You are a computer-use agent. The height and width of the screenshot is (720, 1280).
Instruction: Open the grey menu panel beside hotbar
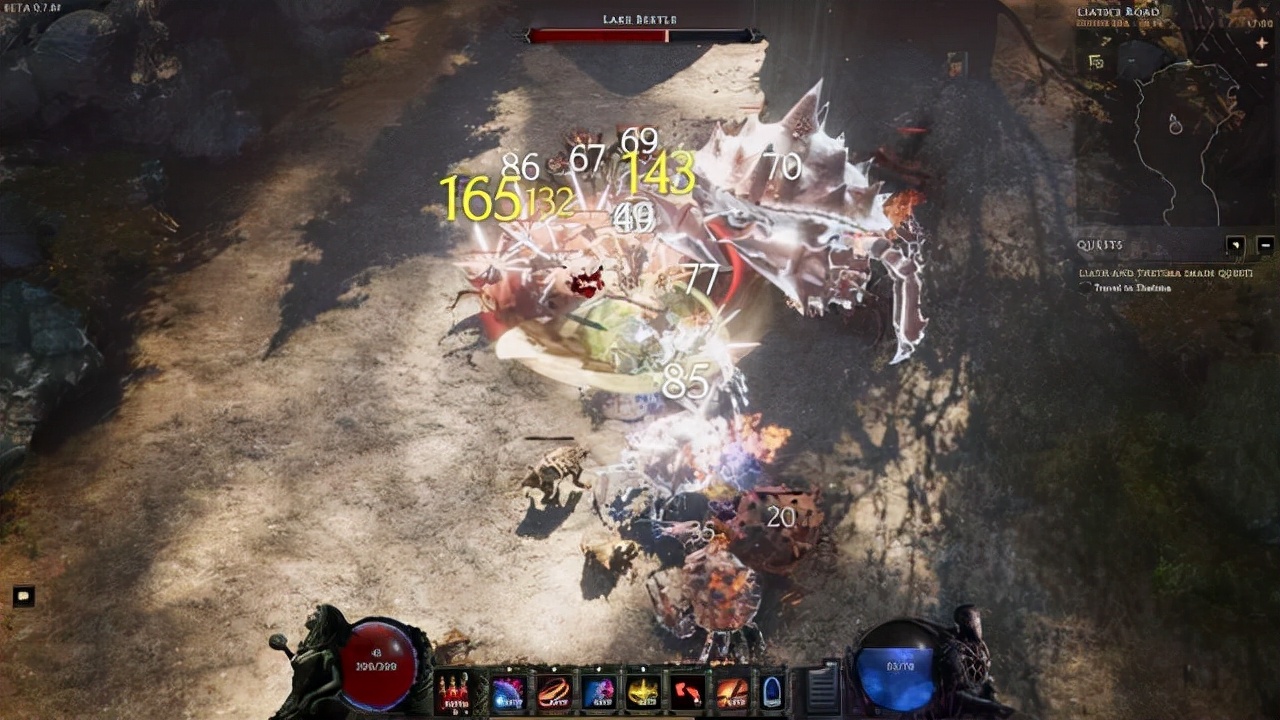tap(822, 690)
